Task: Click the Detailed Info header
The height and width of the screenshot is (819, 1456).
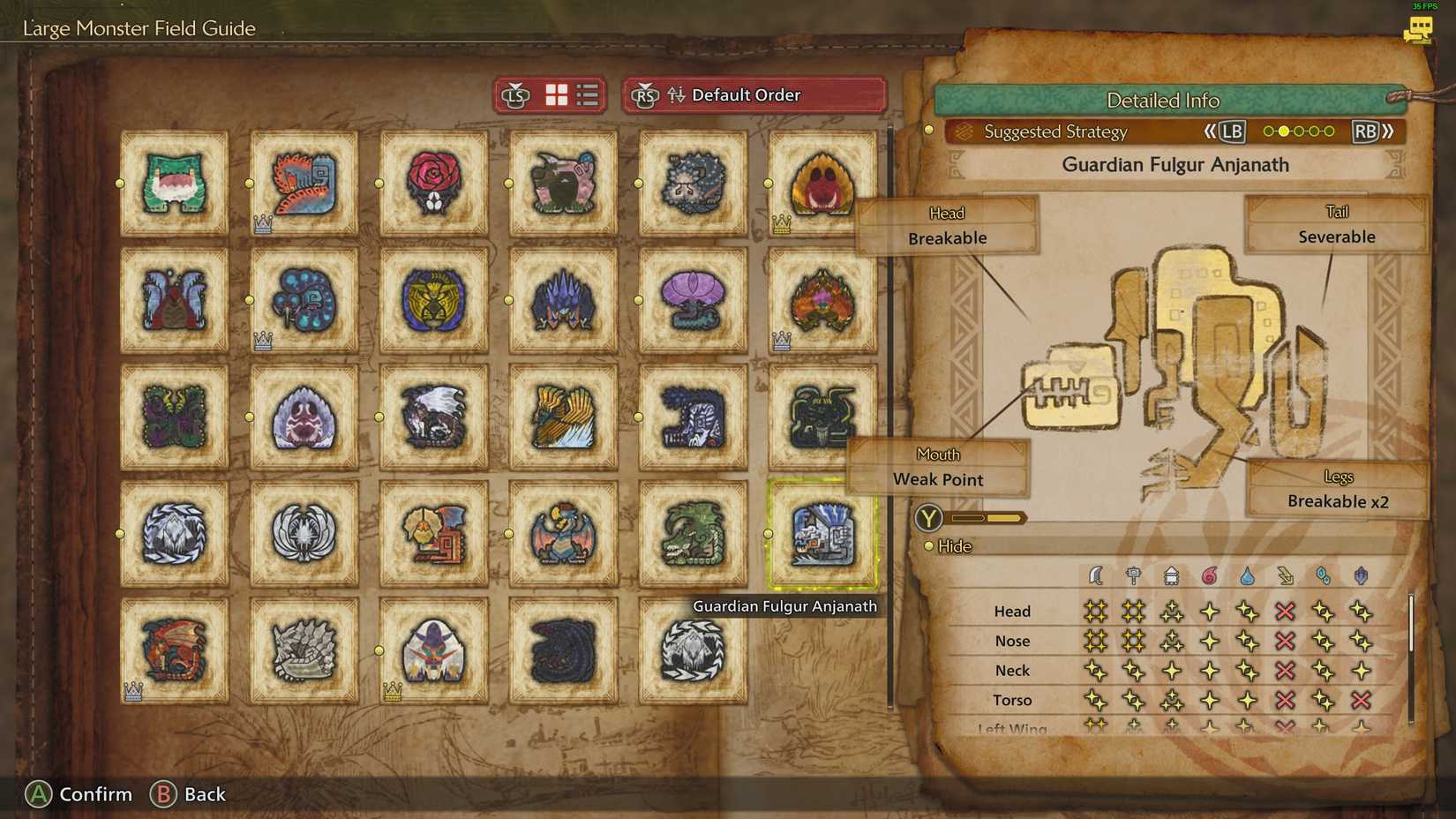Action: pos(1163,101)
